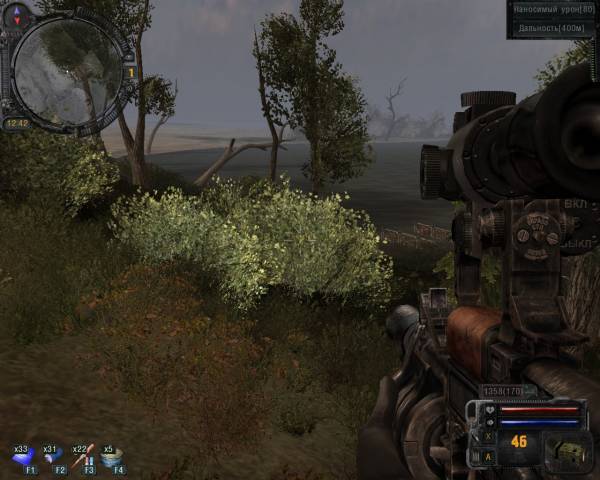Click the compass indicator above the minimap
The image size is (600, 480).
[18, 14]
